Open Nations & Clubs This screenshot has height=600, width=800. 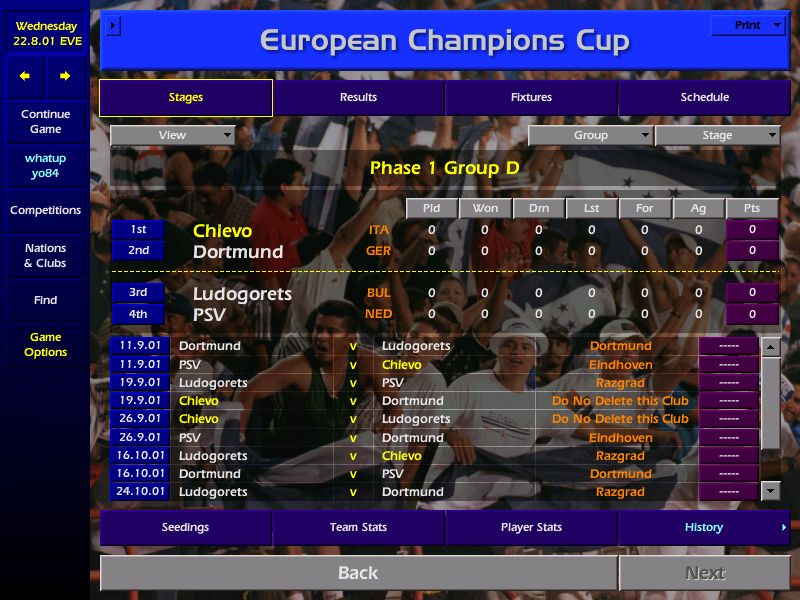(45, 255)
